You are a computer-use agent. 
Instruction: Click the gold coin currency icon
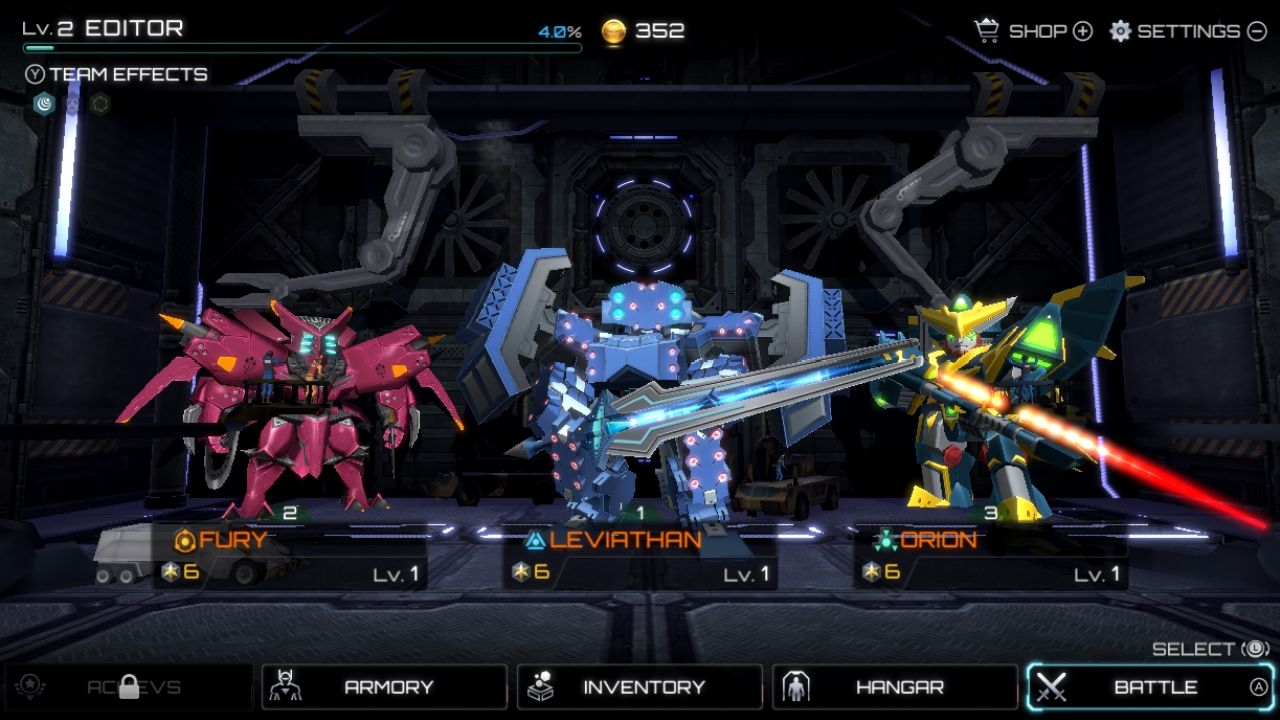[614, 30]
